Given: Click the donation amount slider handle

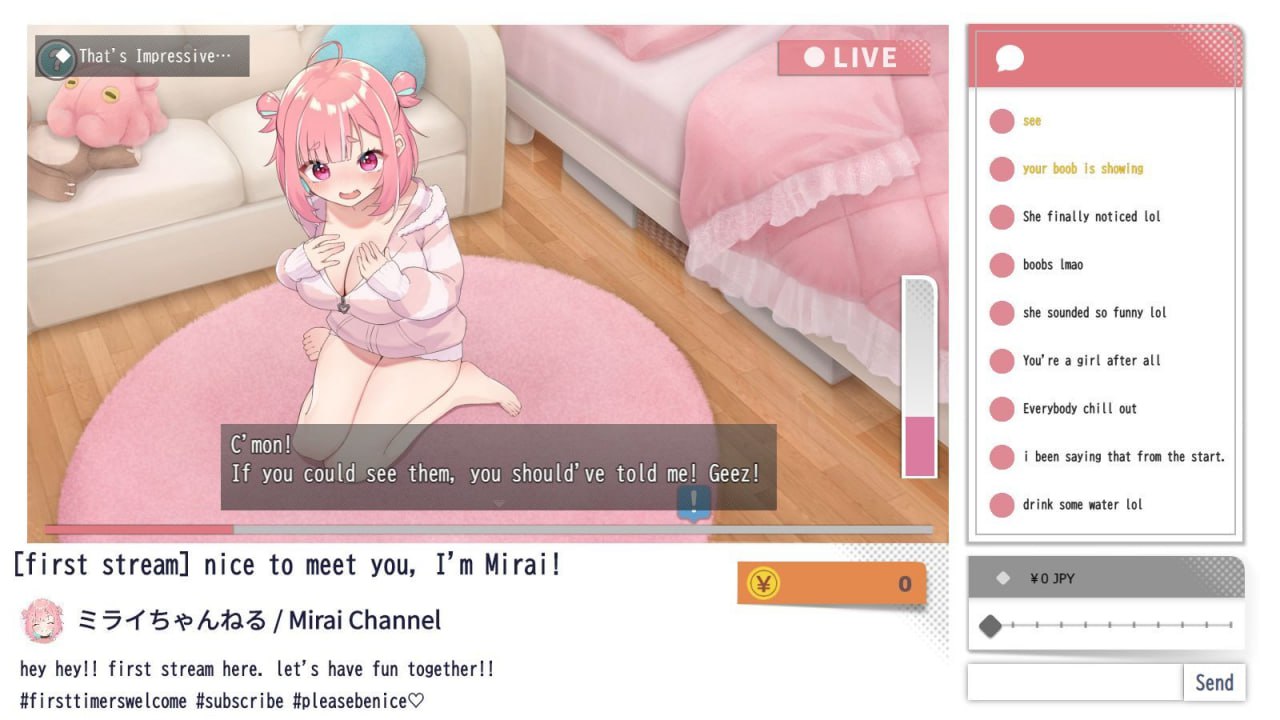Looking at the screenshot, I should [x=991, y=627].
